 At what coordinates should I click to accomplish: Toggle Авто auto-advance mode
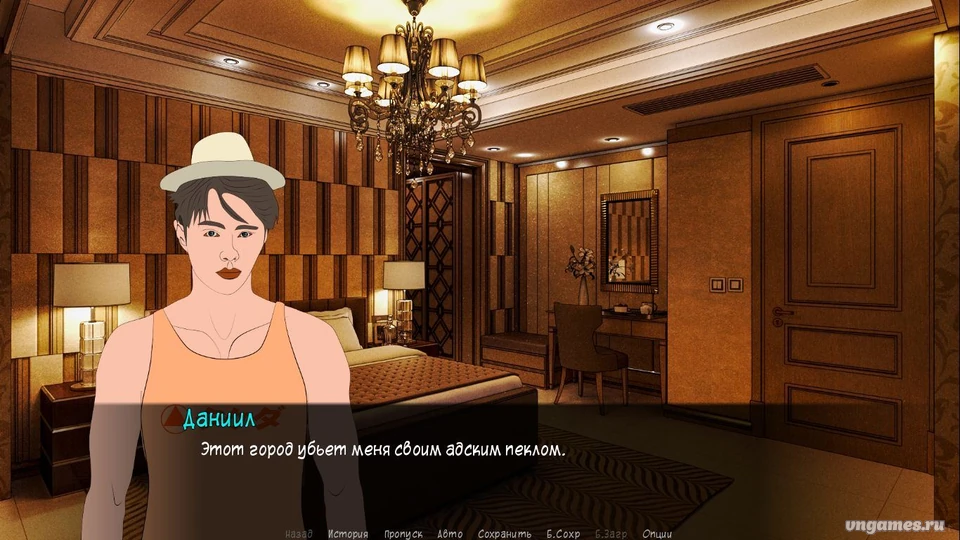point(450,534)
